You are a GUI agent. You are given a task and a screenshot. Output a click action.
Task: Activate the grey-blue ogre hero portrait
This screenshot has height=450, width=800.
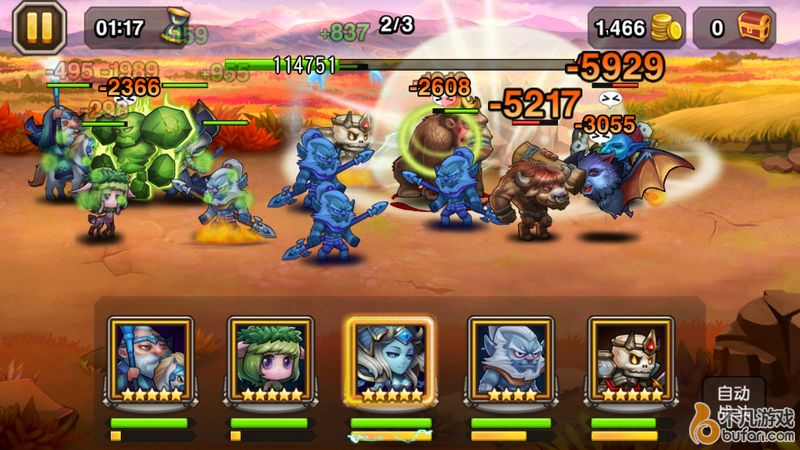[509, 360]
